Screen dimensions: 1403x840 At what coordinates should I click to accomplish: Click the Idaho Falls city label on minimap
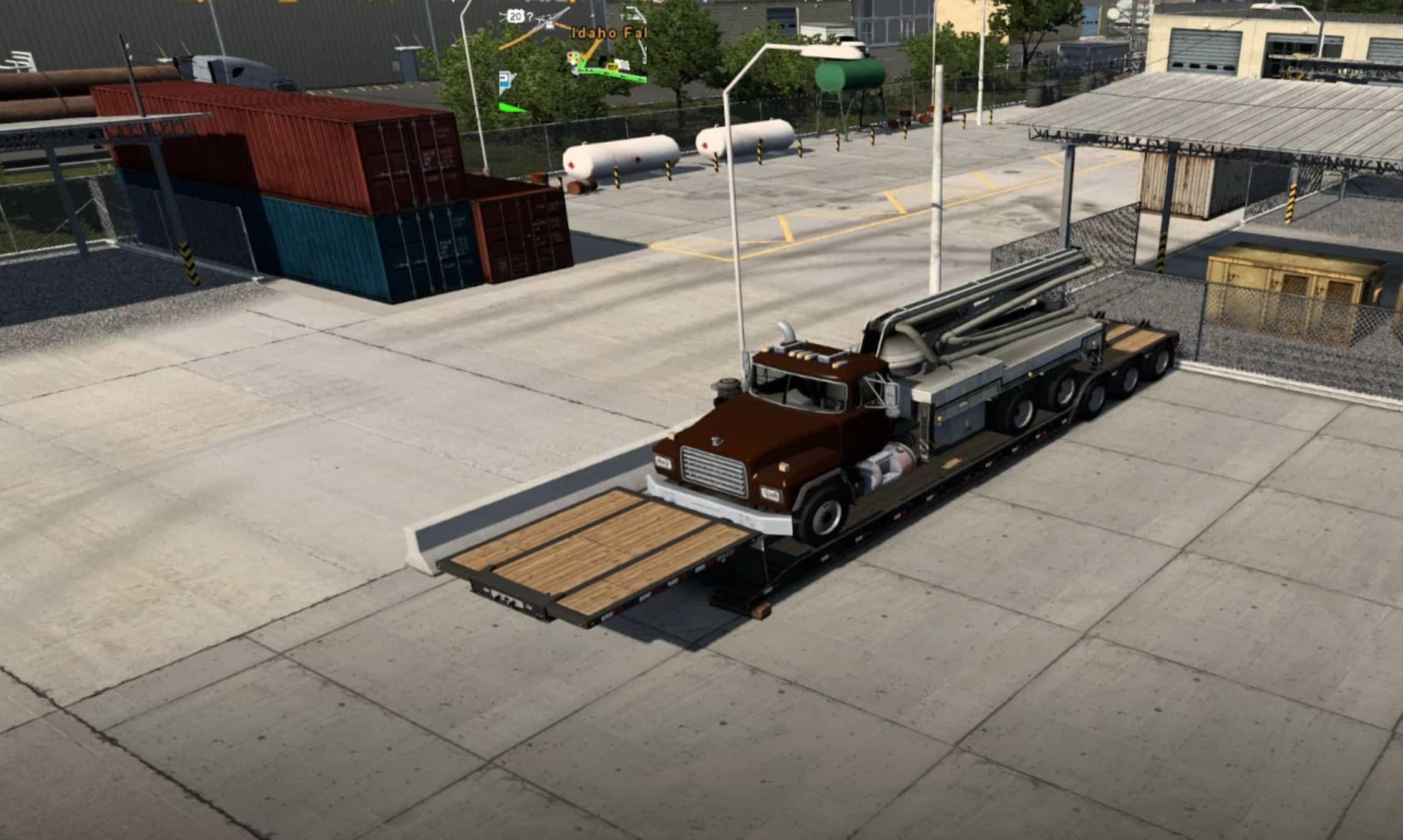(608, 32)
